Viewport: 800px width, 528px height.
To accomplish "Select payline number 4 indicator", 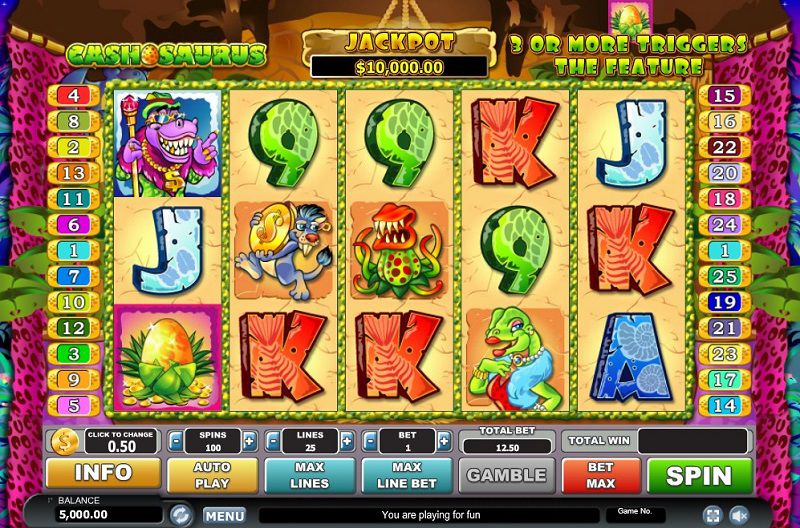I will [x=75, y=96].
